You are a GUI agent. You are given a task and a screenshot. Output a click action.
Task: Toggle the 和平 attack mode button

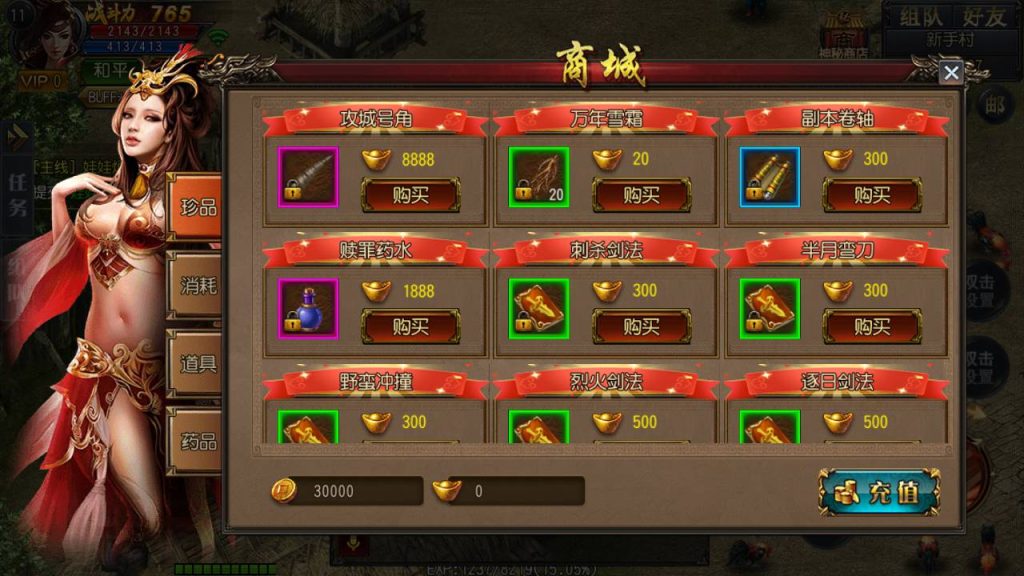(x=108, y=71)
